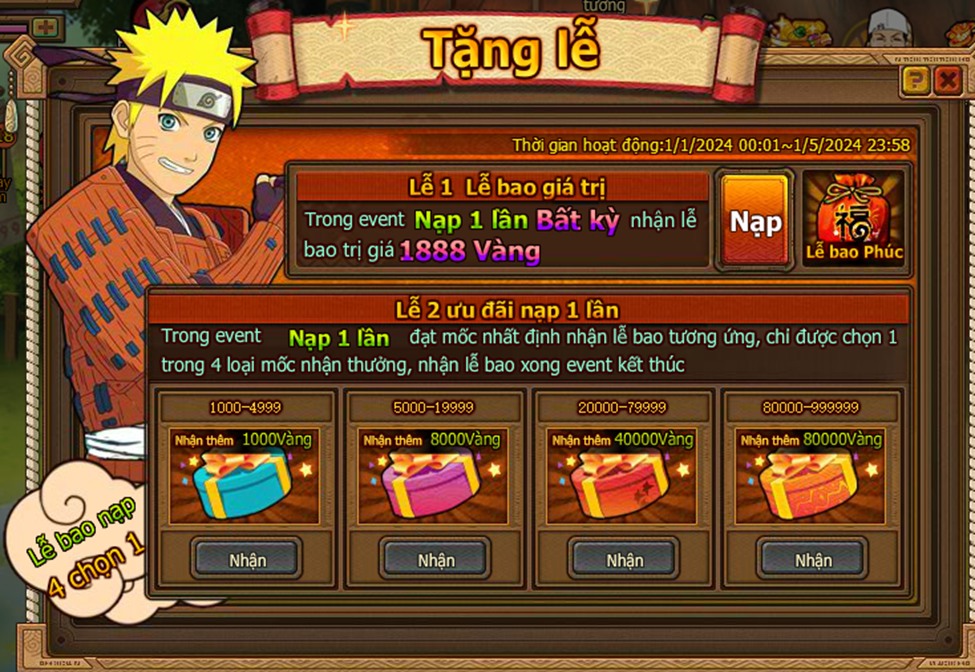Select the orange 80000 Vàng gift box

point(811,483)
